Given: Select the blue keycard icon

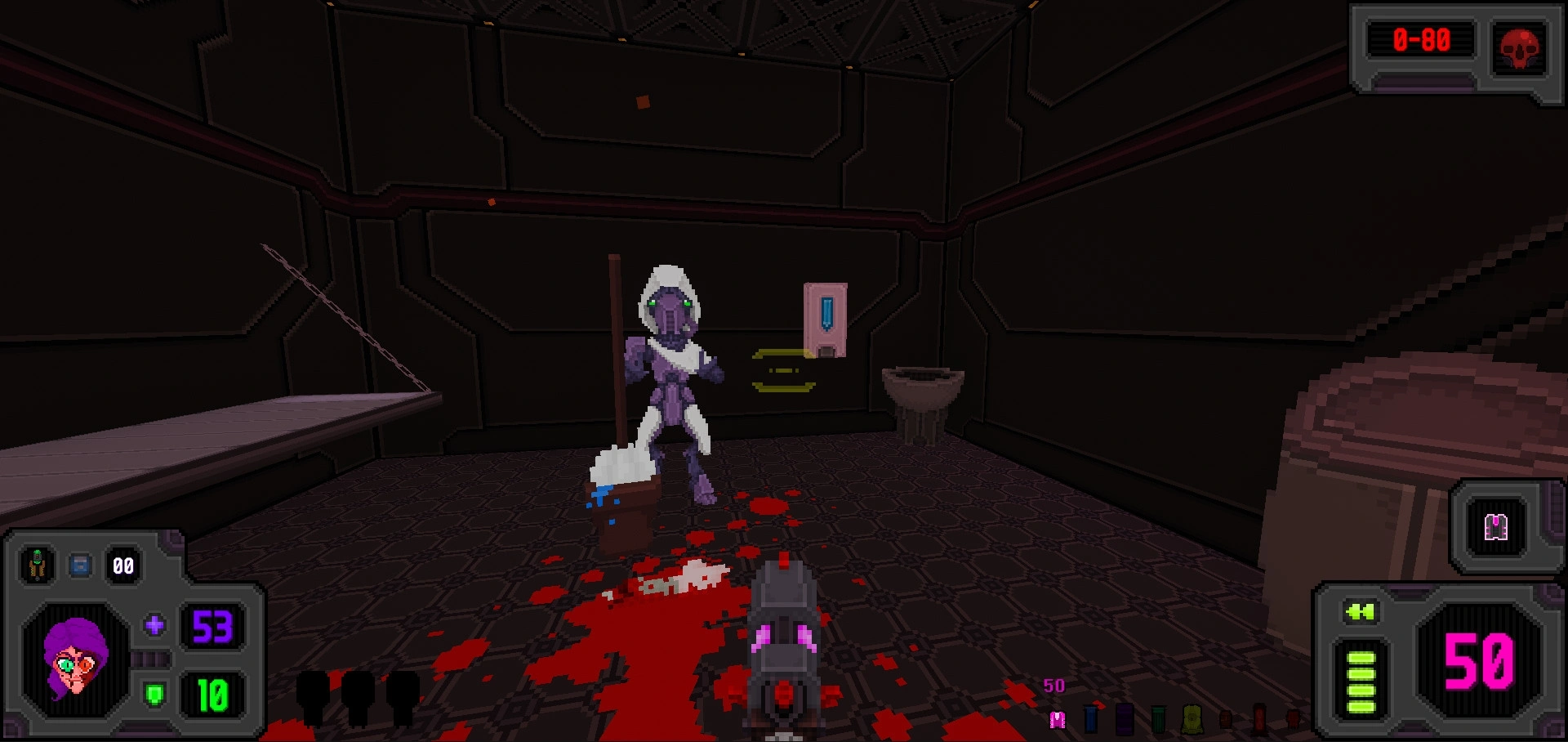Looking at the screenshot, I should pyautogui.click(x=80, y=565).
